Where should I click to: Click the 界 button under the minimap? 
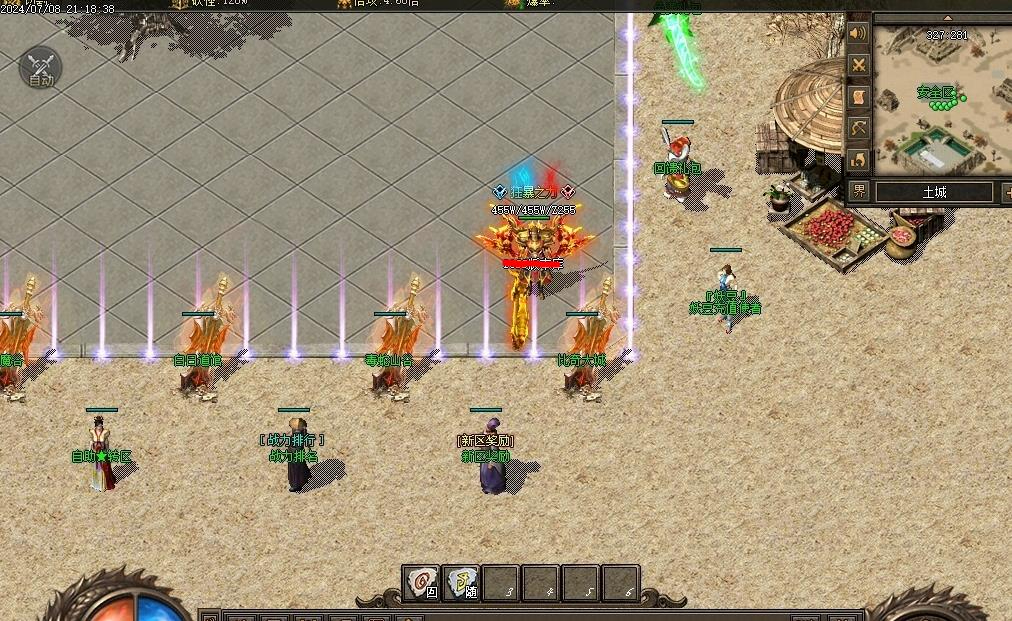click(859, 191)
